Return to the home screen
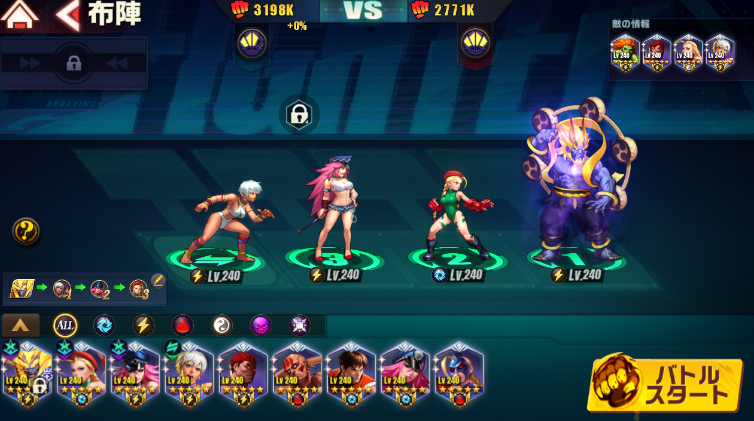 pyautogui.click(x=21, y=15)
